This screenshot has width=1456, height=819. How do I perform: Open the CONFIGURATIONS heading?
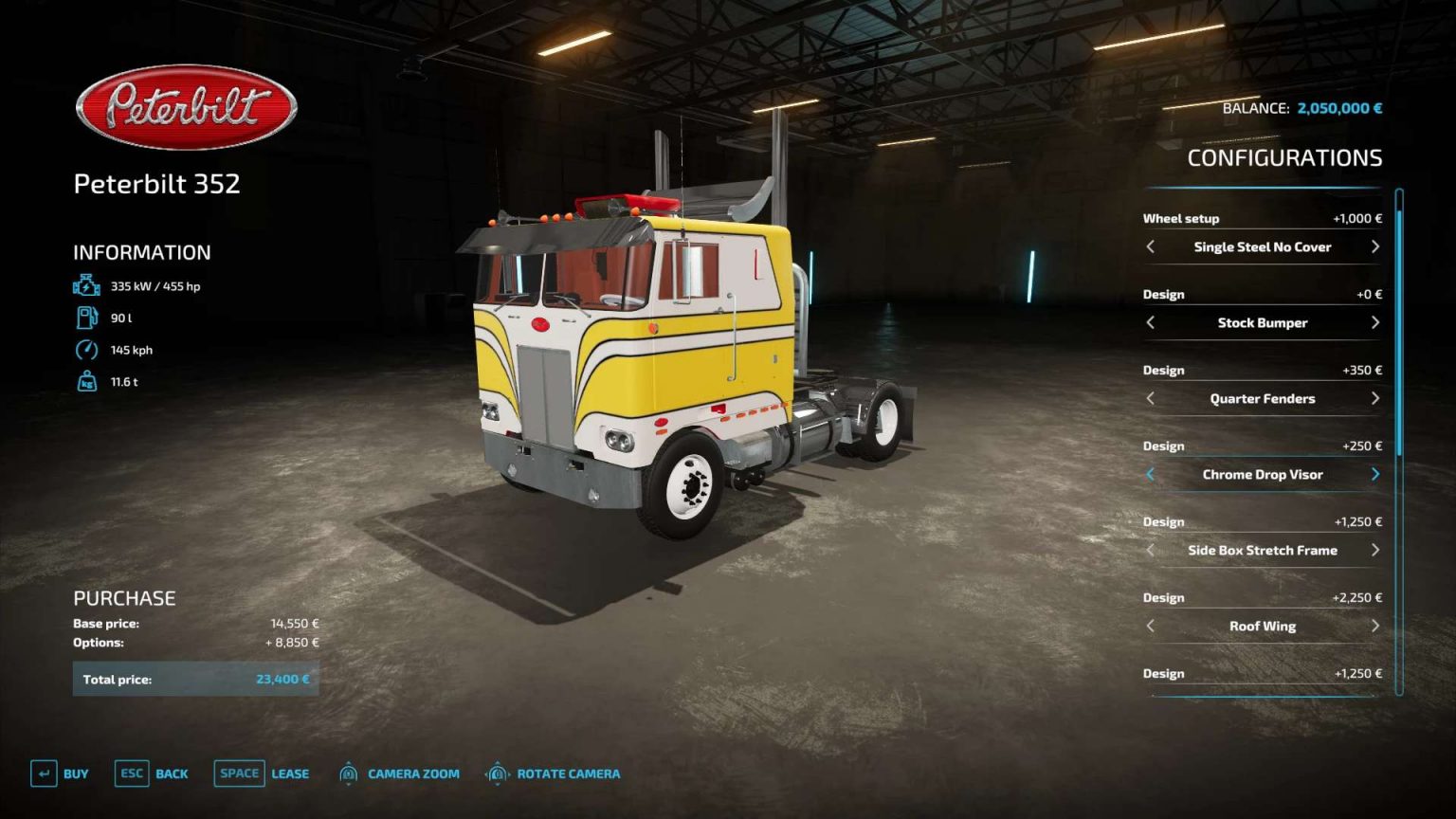pos(1286,157)
